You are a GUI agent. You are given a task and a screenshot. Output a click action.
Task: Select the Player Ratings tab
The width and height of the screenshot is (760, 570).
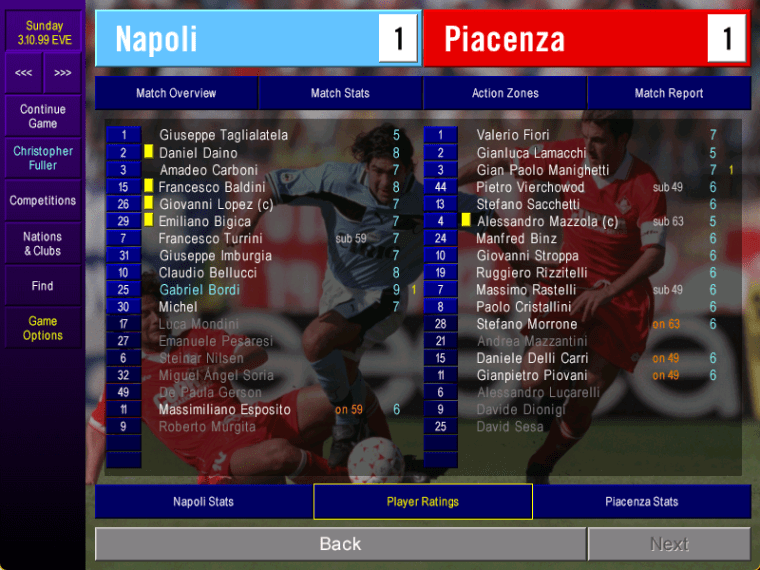[x=423, y=502]
